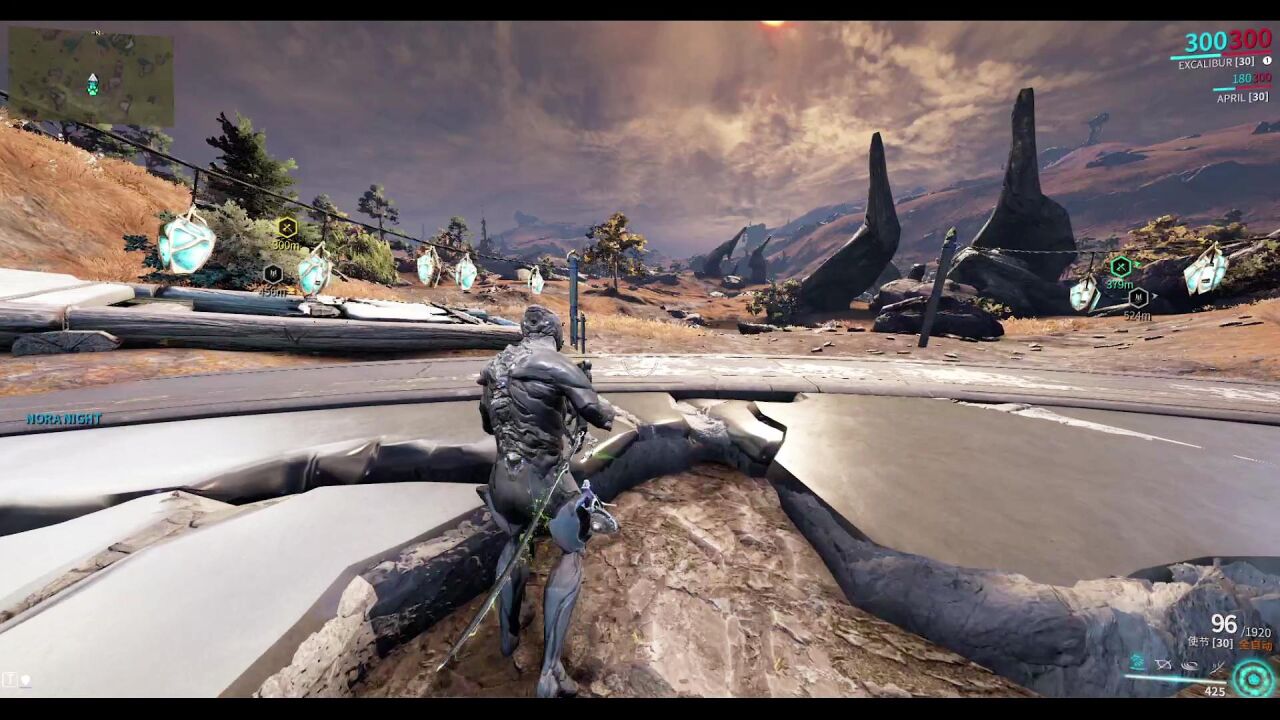The image size is (1280, 720).
Task: Click Excalibur's cyan shield bar
Action: (1194, 57)
